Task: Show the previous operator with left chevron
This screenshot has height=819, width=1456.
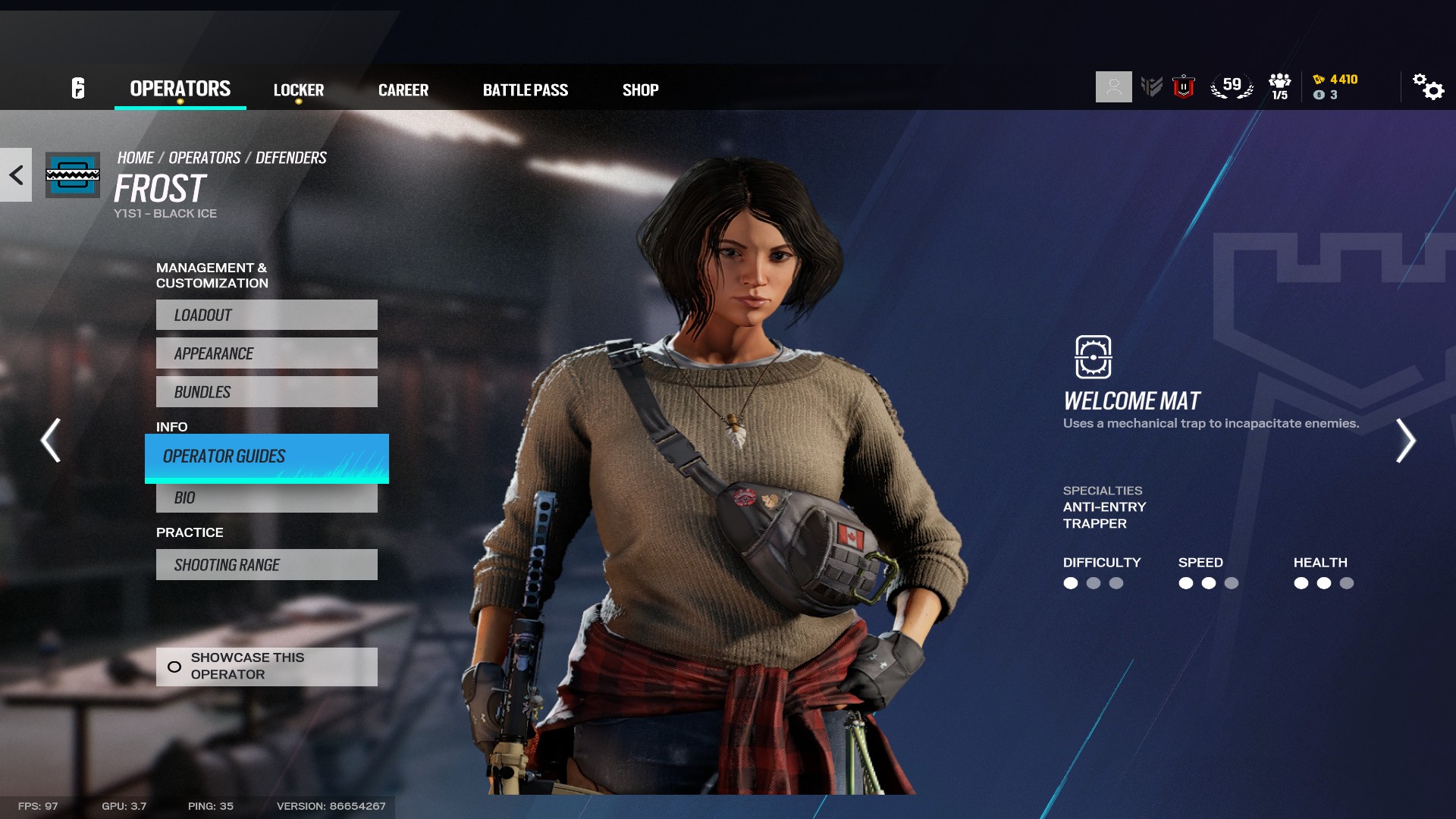Action: (51, 441)
